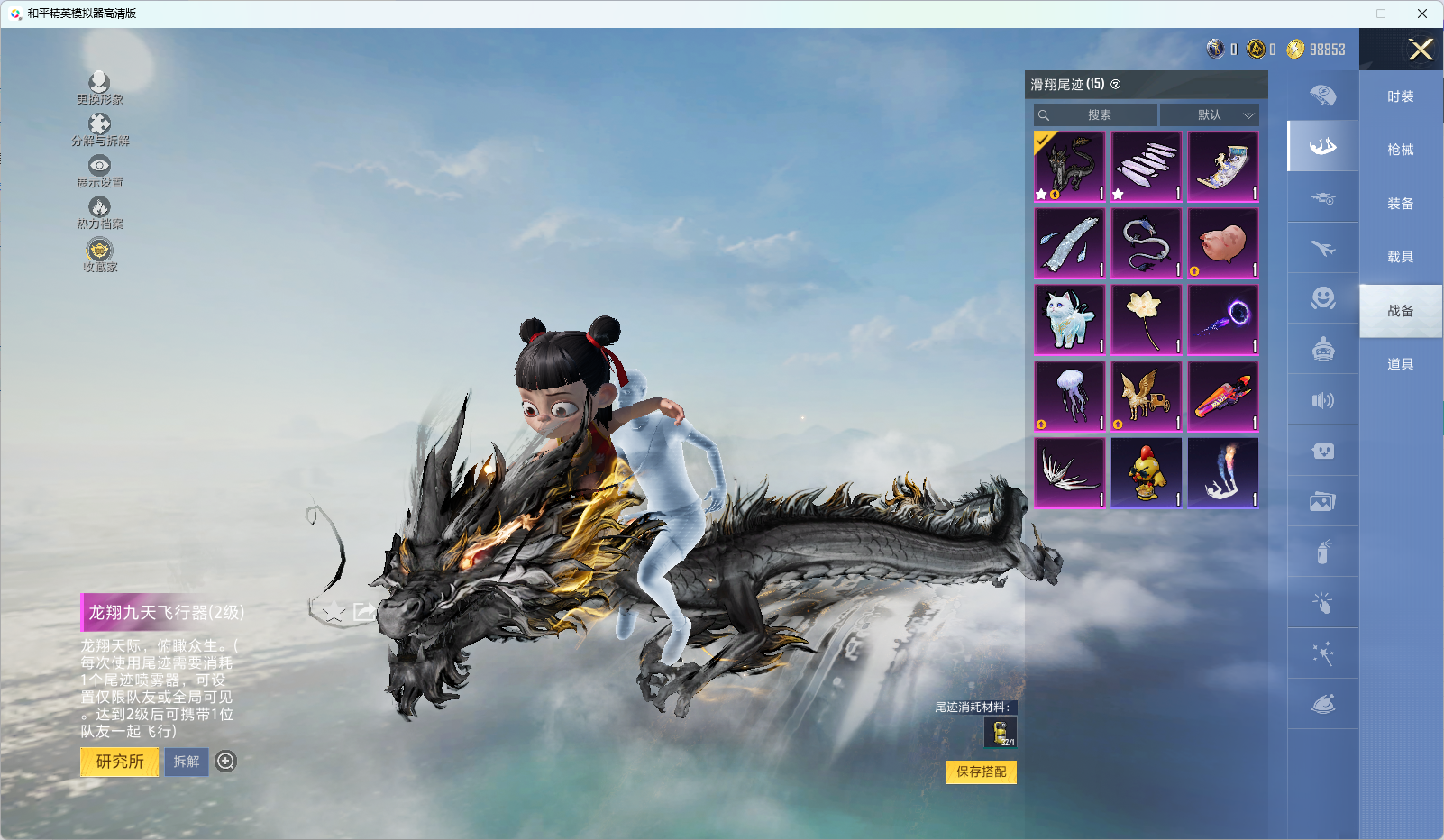Select the 装备 tab

coord(1400,204)
